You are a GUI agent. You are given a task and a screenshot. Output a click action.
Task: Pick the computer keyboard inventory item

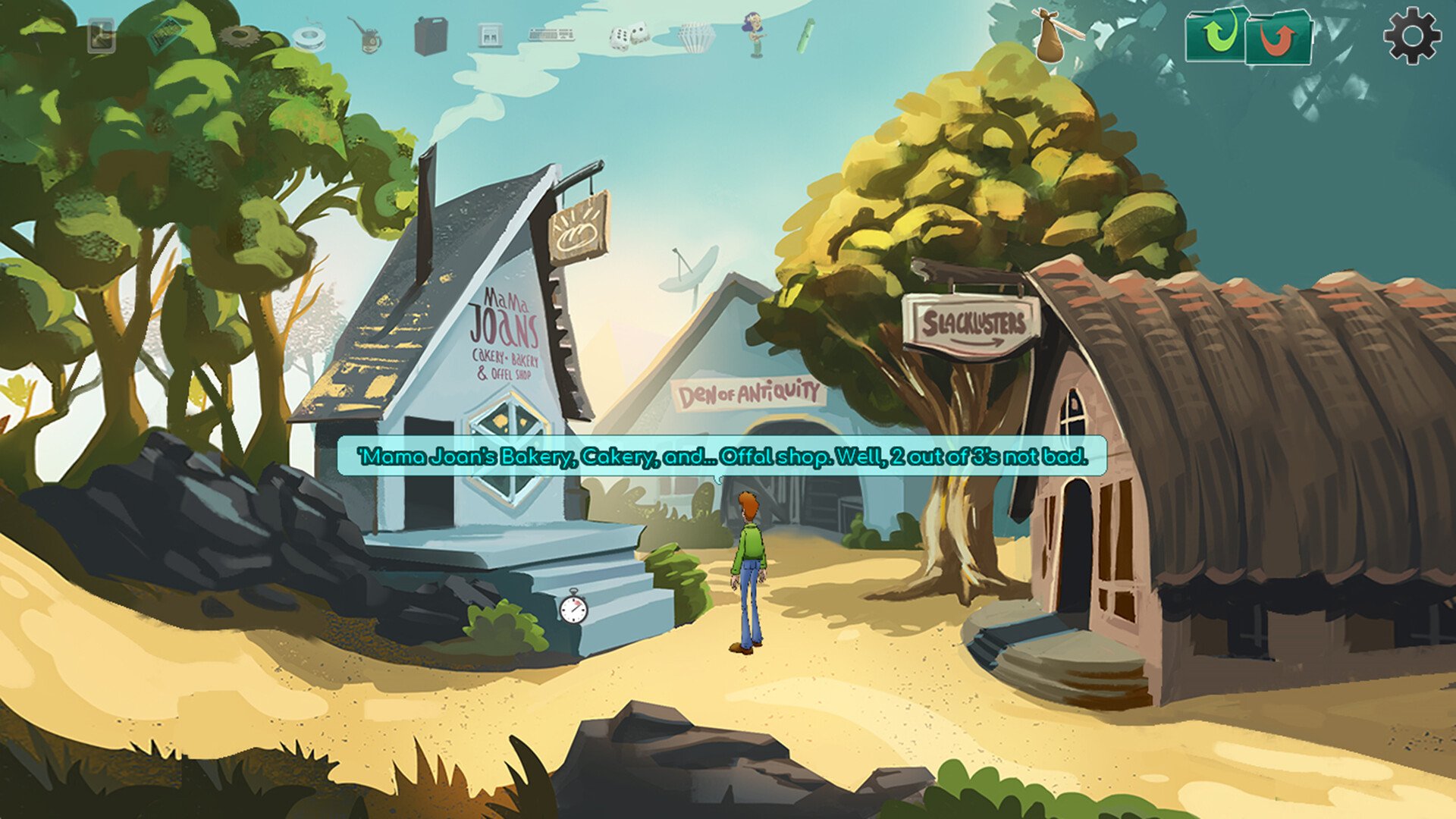pos(551,35)
